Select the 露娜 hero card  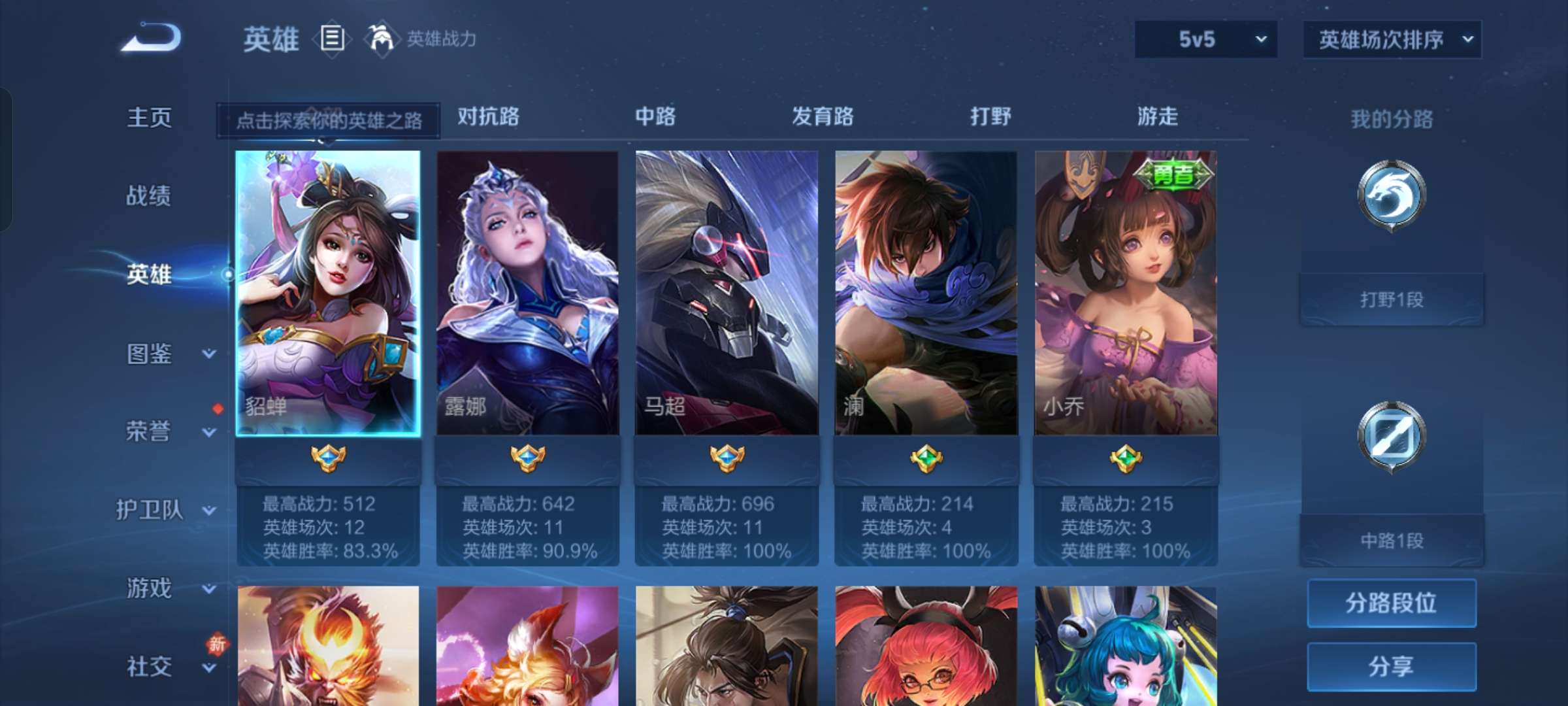click(x=528, y=294)
